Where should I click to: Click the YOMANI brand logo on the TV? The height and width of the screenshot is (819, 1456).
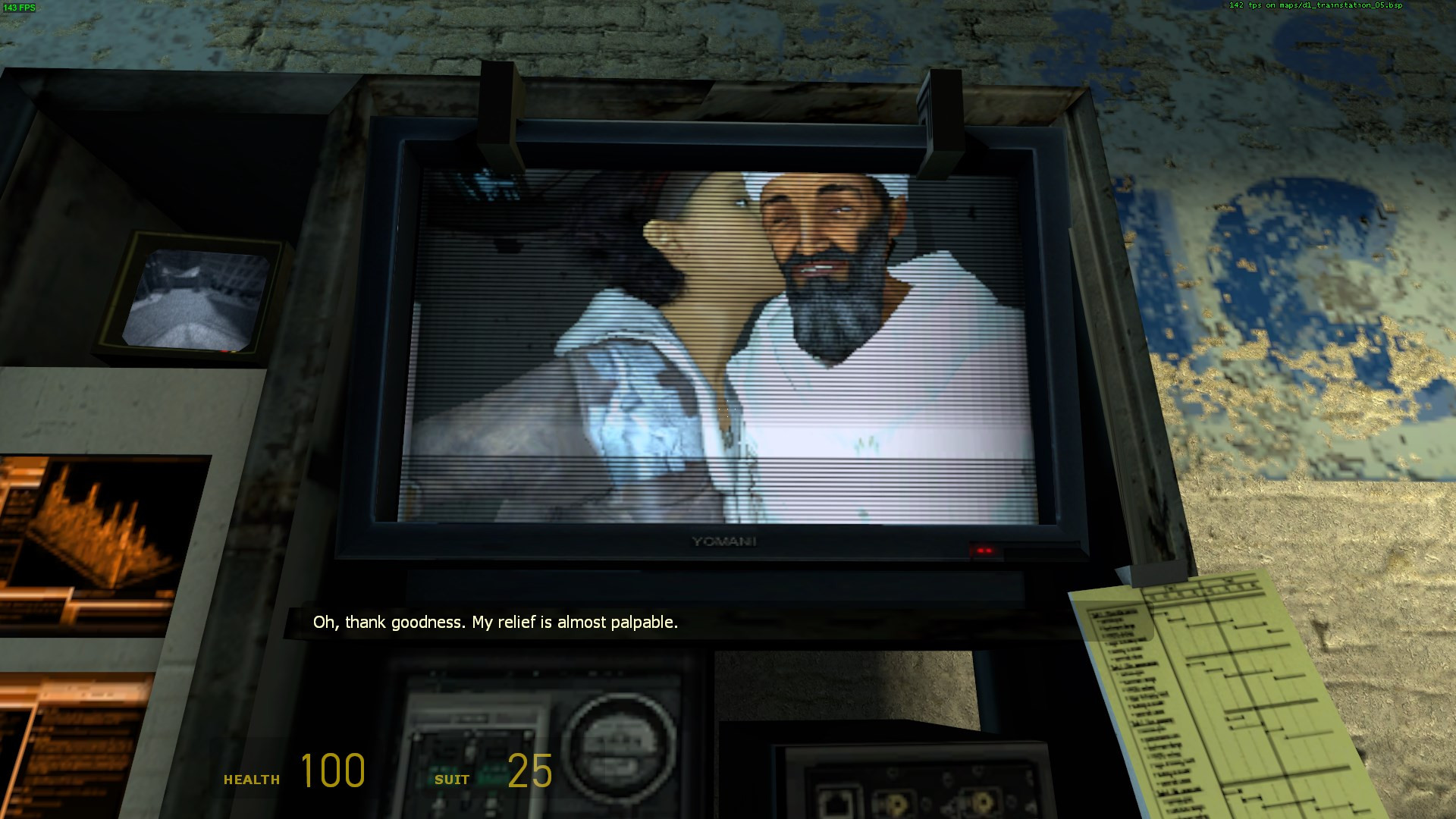(x=721, y=541)
